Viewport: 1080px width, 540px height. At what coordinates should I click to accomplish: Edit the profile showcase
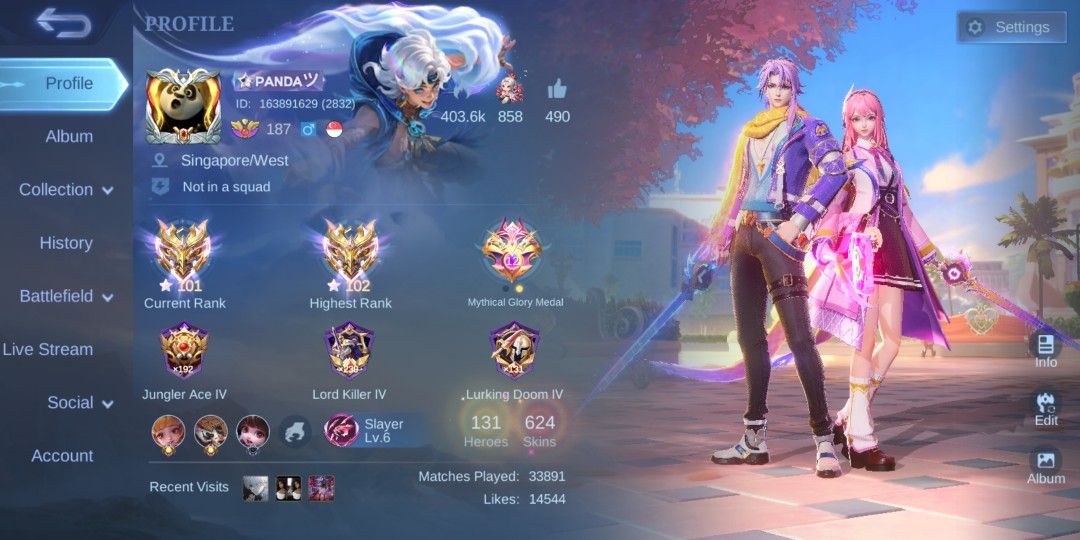[1046, 410]
